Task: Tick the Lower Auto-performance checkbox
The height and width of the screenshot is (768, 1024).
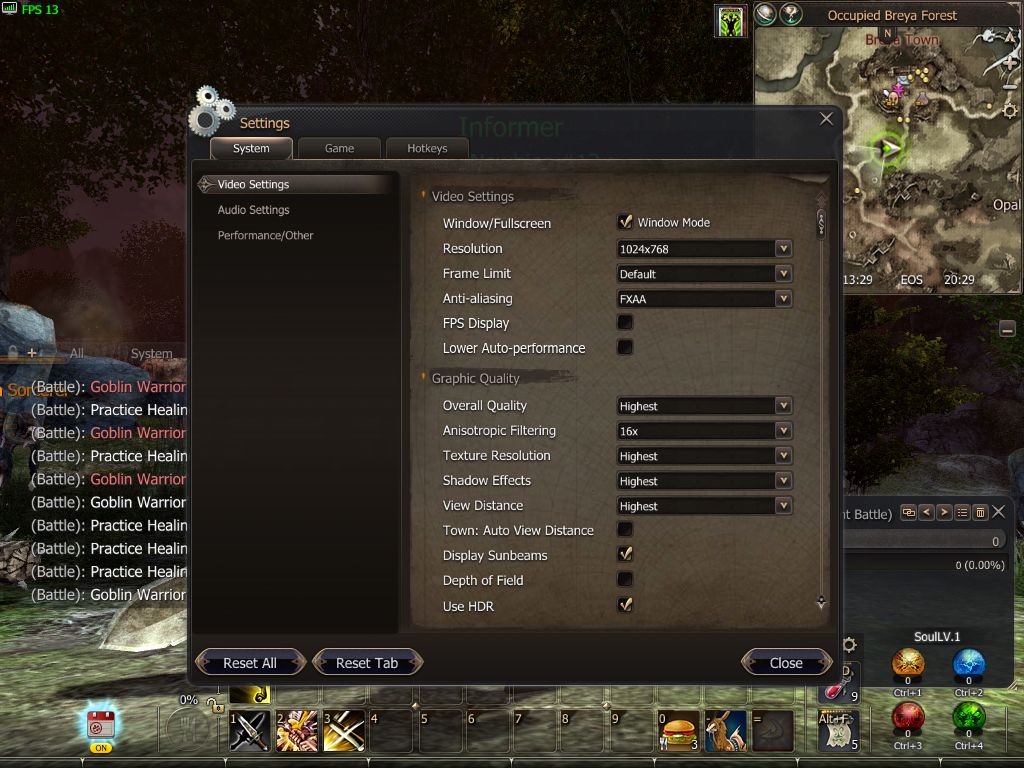Action: pos(625,347)
